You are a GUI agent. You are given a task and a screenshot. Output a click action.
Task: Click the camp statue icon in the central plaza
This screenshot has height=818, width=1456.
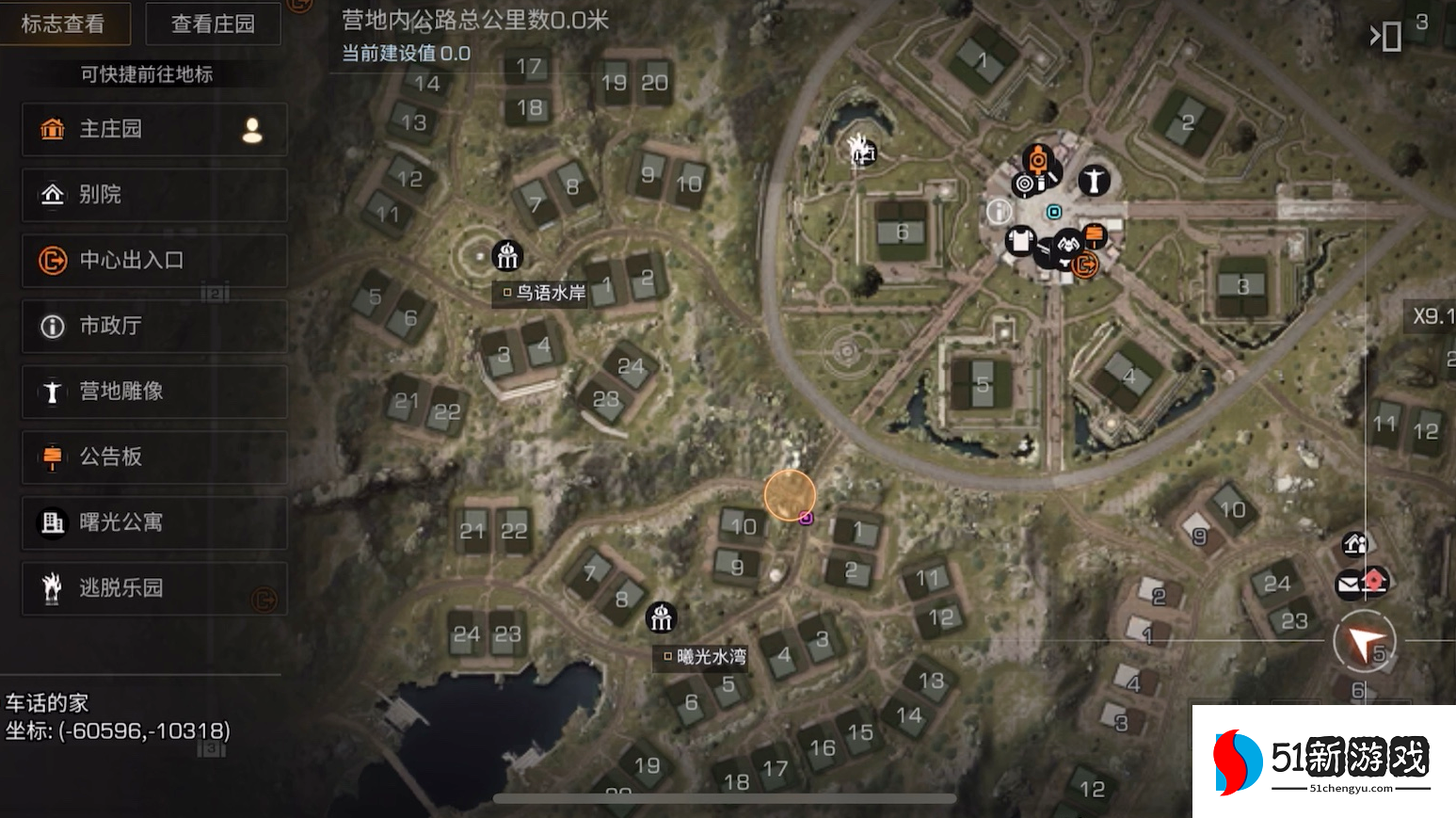(x=1095, y=181)
